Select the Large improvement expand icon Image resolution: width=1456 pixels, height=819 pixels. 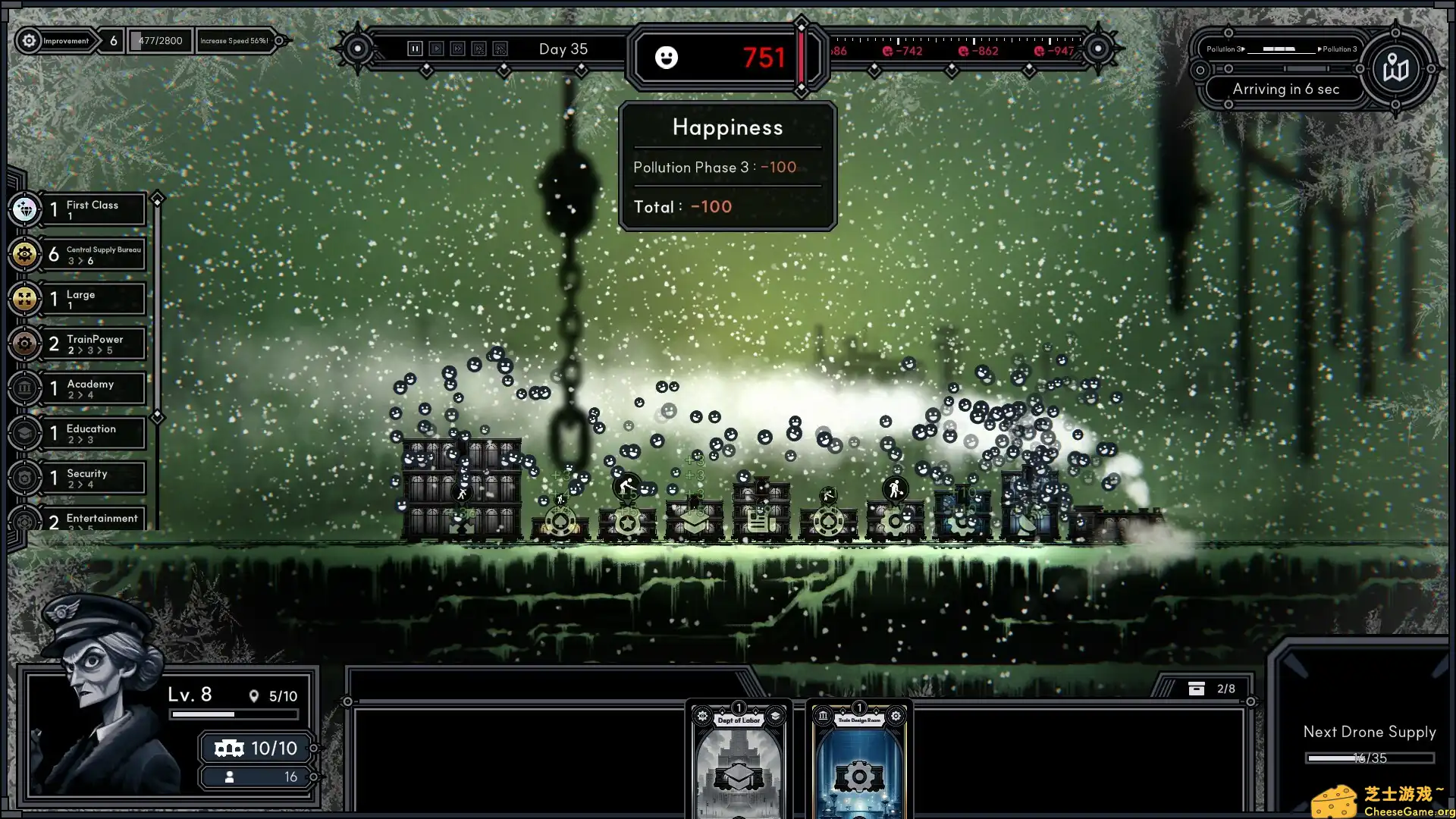pos(25,299)
